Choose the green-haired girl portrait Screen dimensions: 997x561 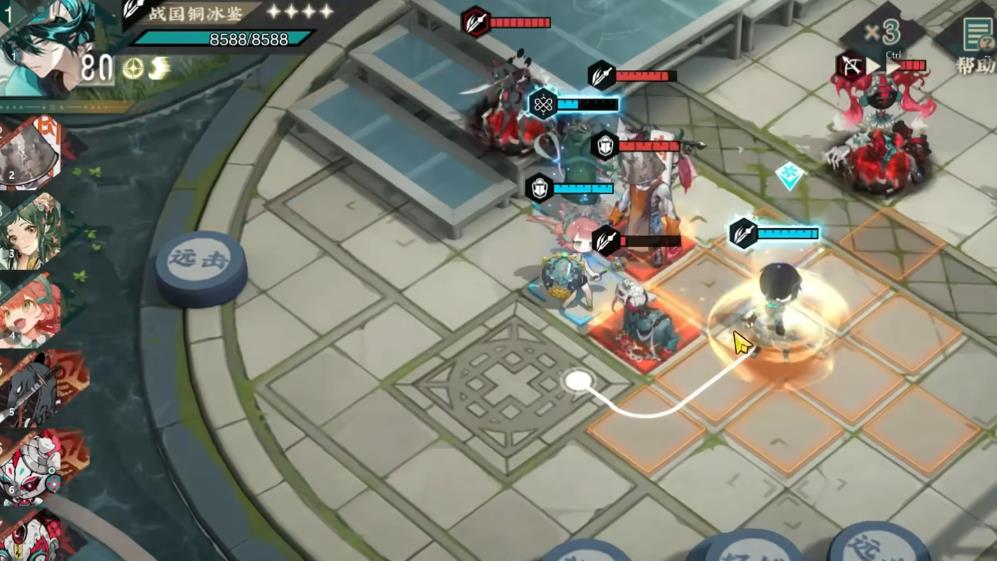(32, 230)
